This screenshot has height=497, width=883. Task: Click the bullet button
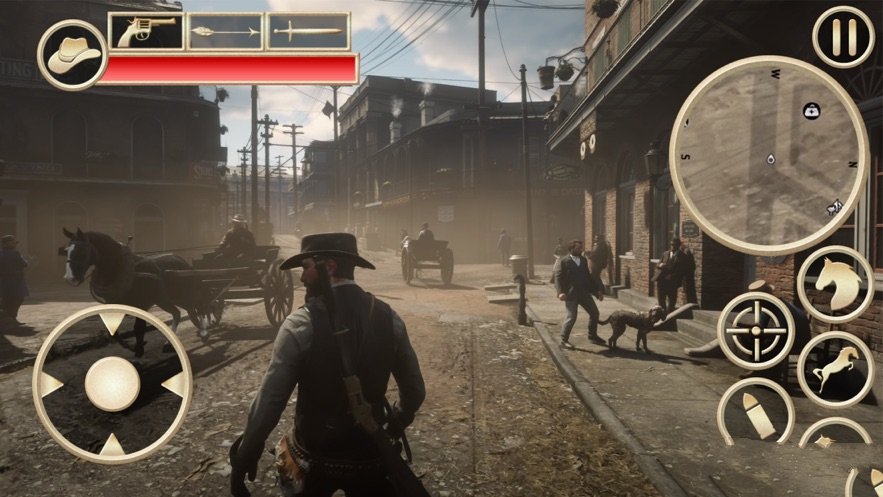[756, 414]
